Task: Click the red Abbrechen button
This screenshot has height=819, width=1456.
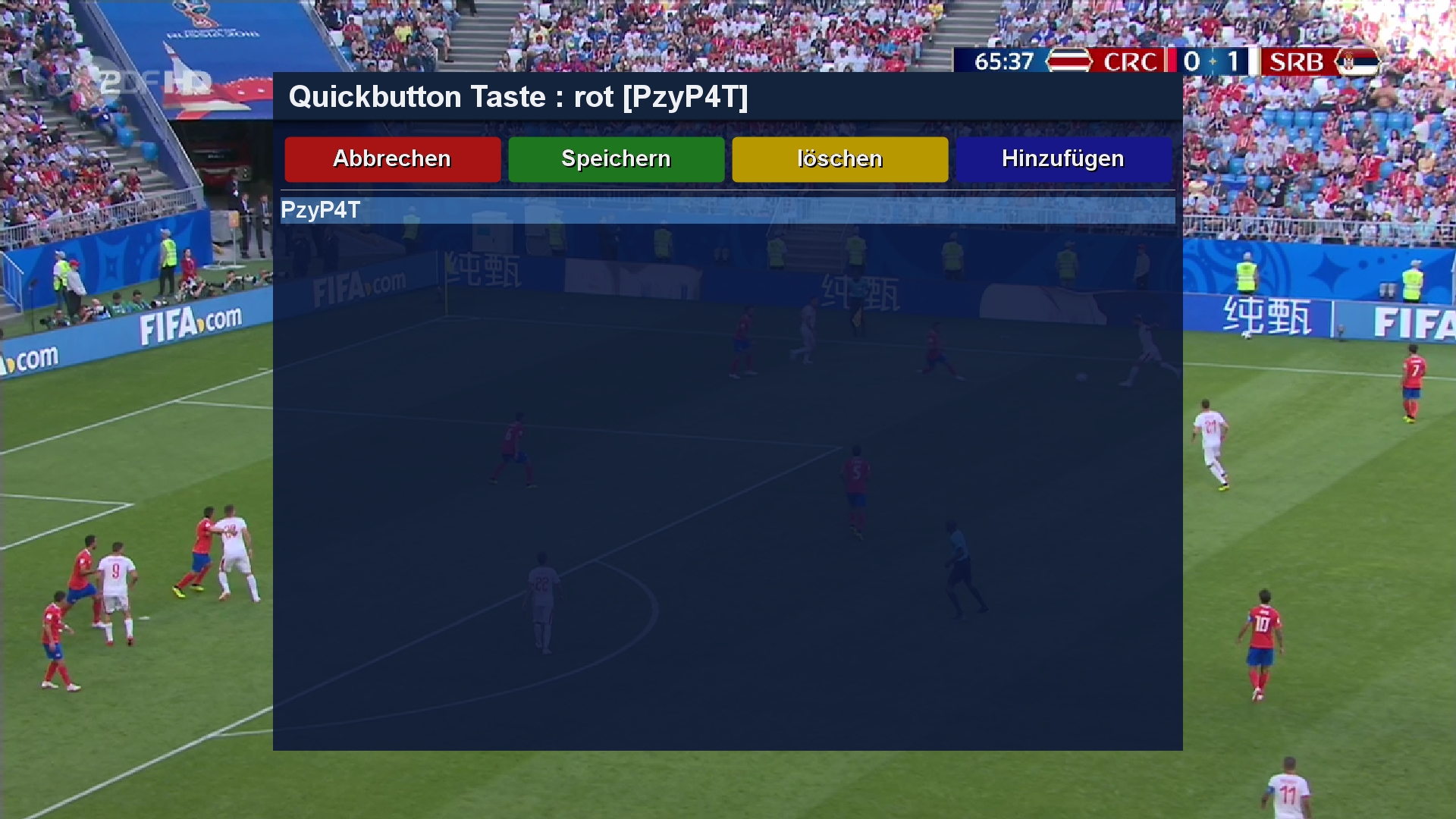Action: [392, 159]
